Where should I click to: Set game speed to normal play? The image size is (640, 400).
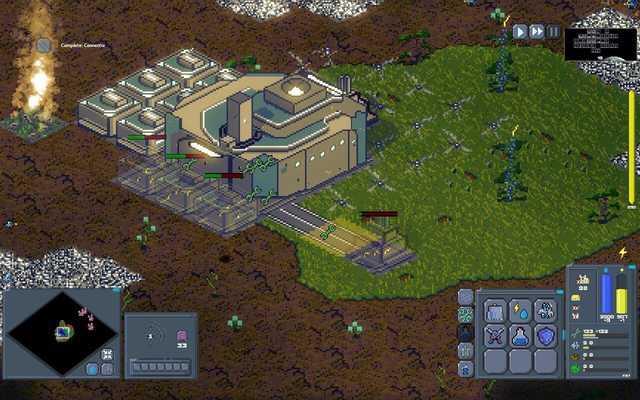coord(520,32)
